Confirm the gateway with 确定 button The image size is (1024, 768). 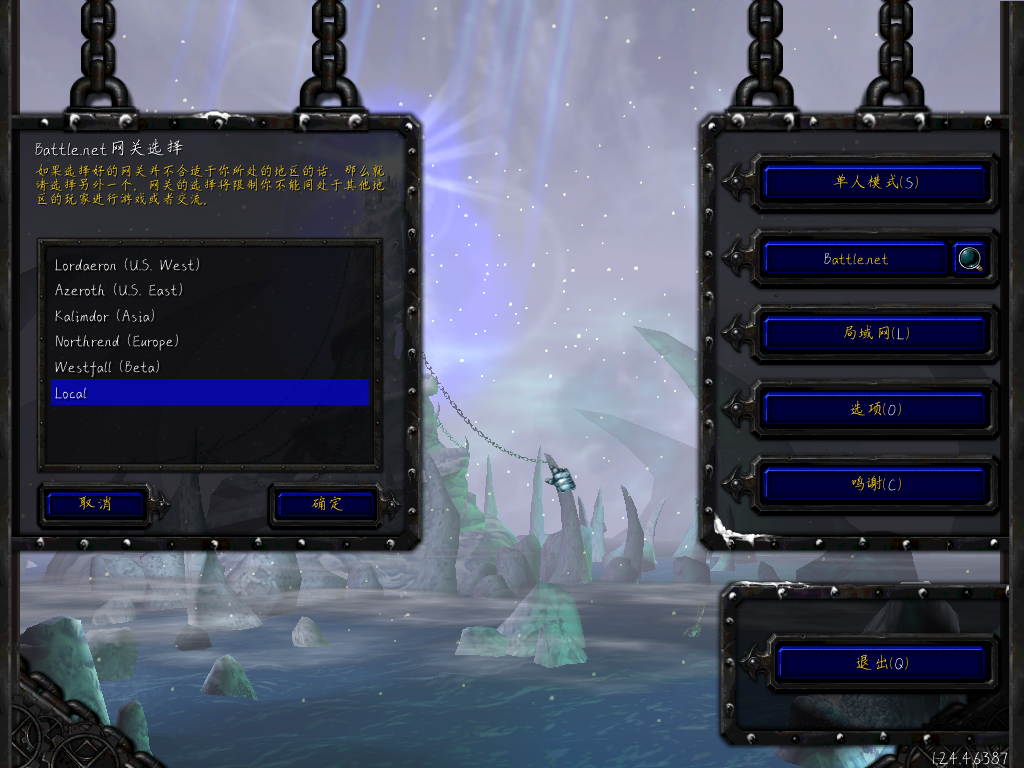[326, 504]
